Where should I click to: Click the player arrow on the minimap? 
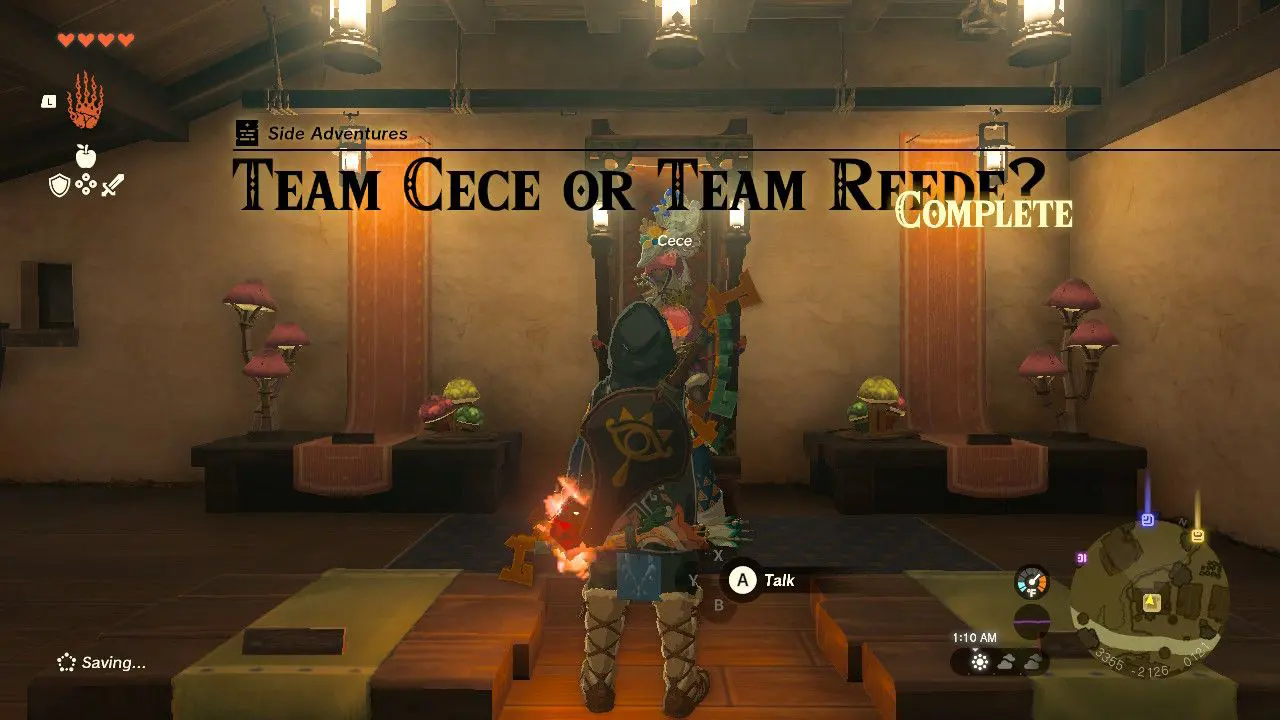(1151, 601)
